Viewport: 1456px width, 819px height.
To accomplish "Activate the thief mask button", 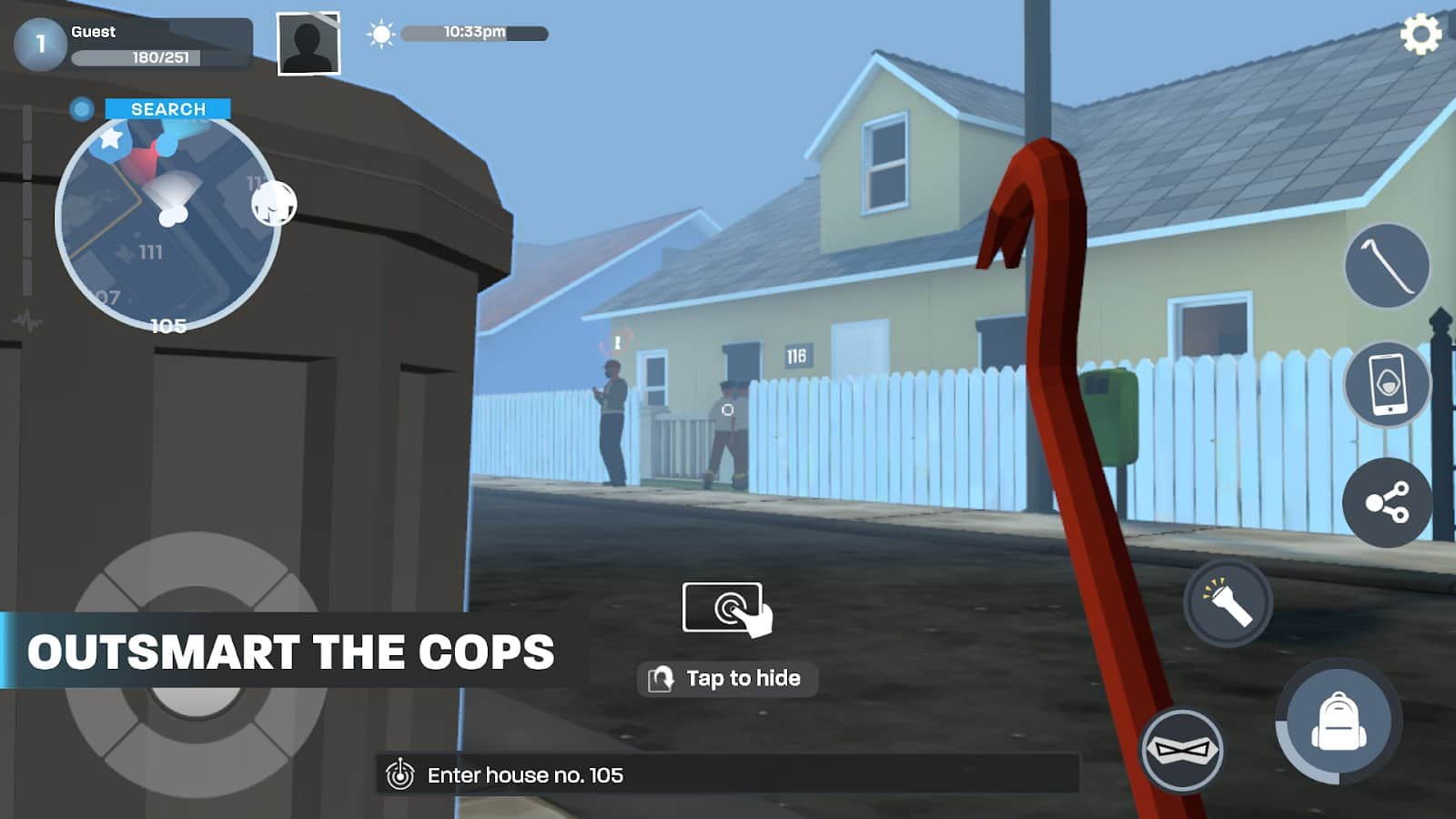I will tap(1182, 750).
